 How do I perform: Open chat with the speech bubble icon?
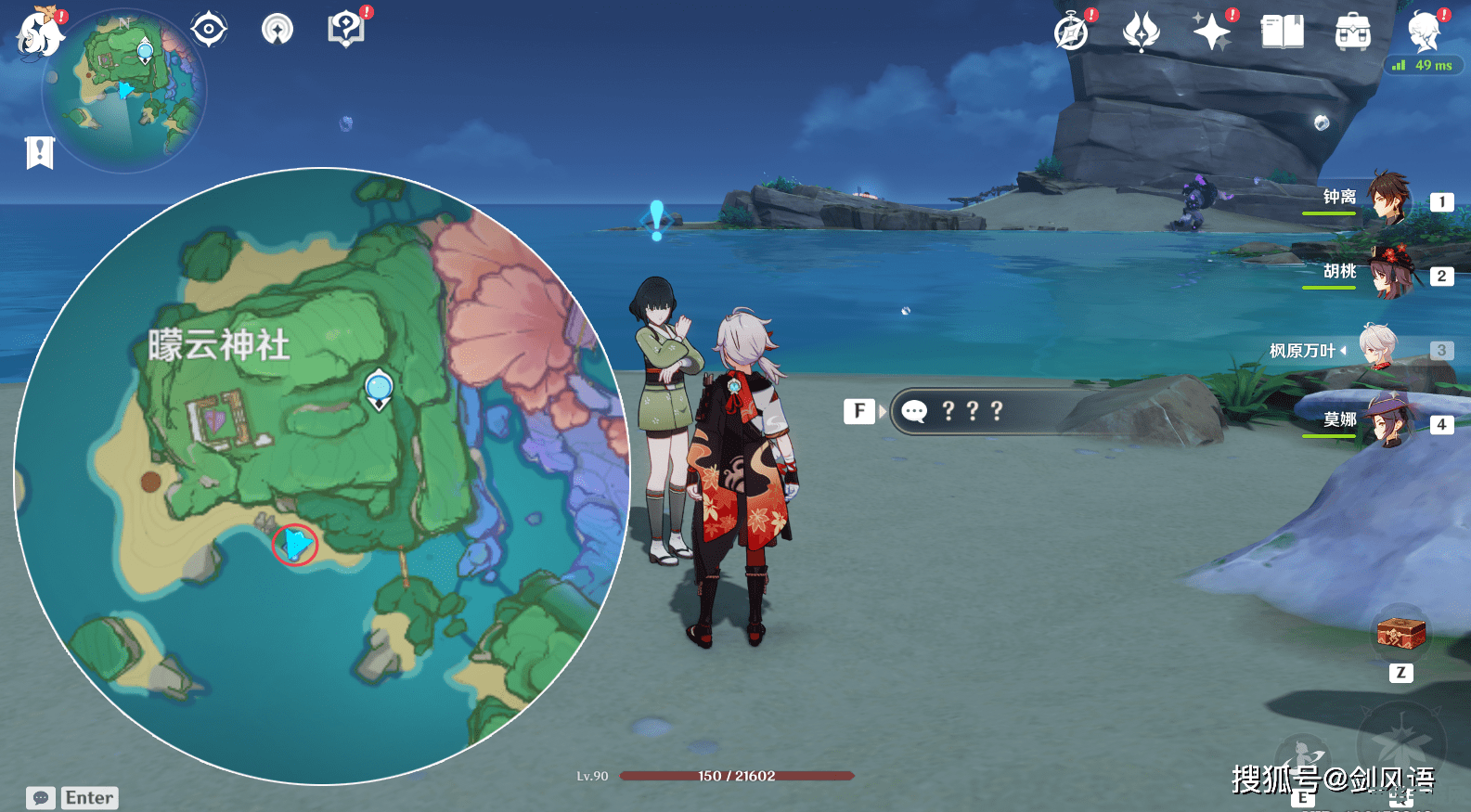39,796
